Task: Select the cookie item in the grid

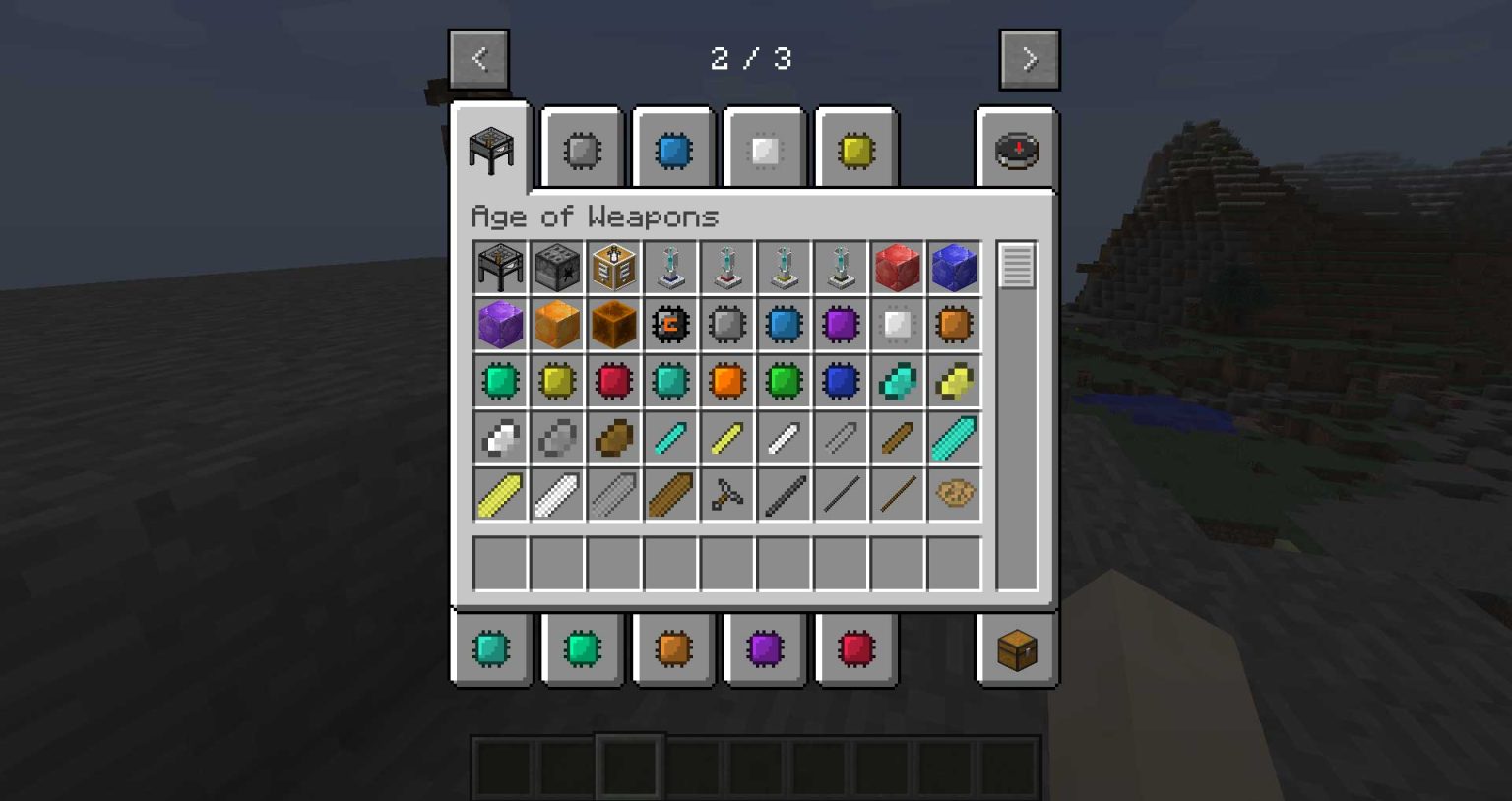Action: 953,494
